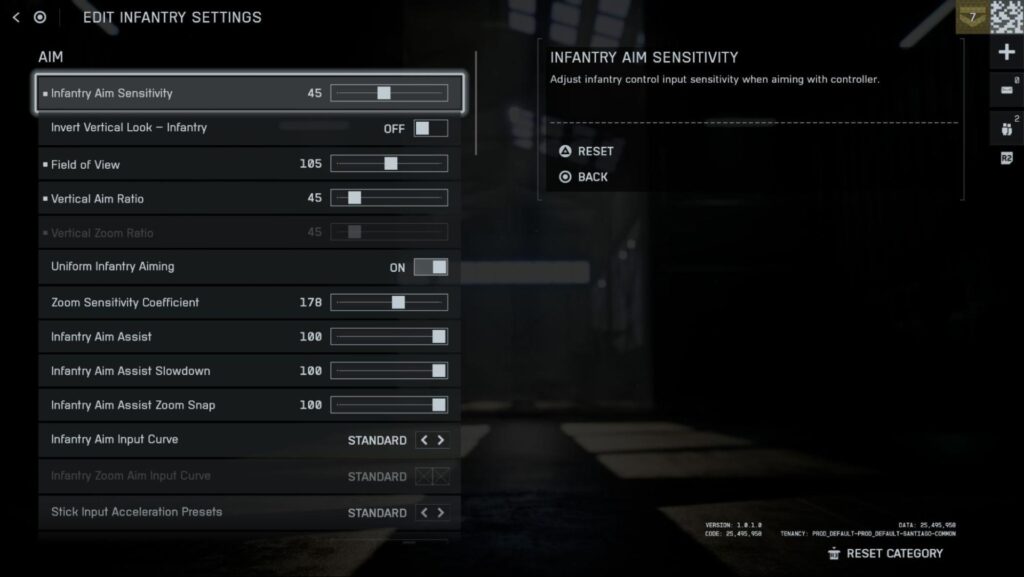Adjust Infantry Aim Assist Slowdown slider
The image size is (1024, 577).
[x=438, y=371]
